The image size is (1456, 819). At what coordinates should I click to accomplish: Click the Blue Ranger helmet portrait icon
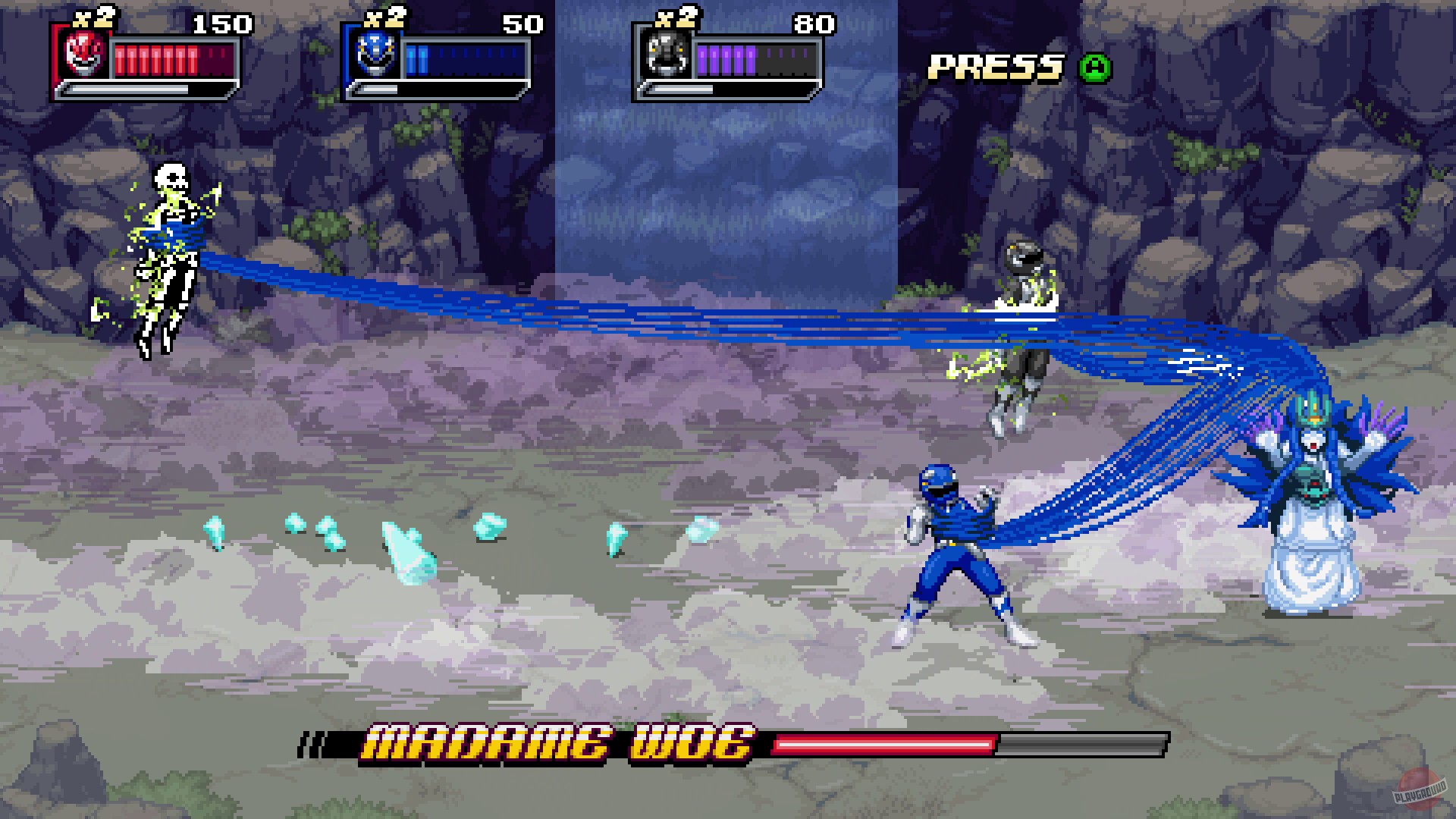[x=377, y=55]
